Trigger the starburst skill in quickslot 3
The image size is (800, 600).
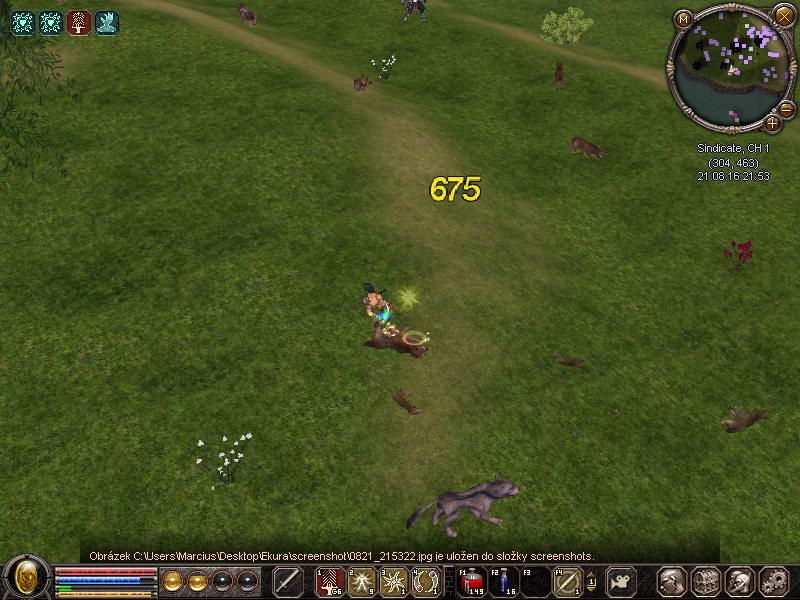[x=394, y=581]
